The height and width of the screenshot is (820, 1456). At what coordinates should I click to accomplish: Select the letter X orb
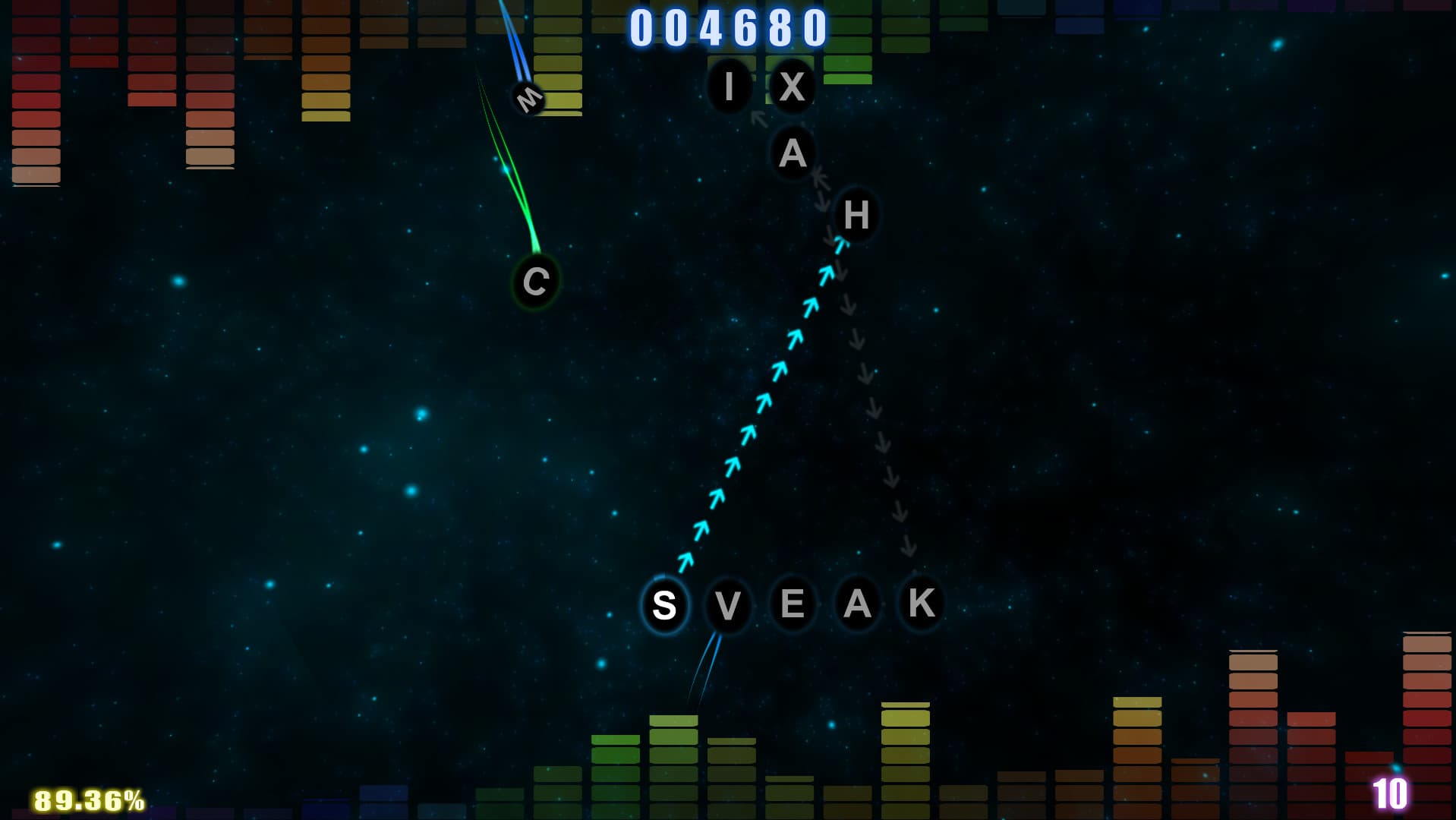792,86
